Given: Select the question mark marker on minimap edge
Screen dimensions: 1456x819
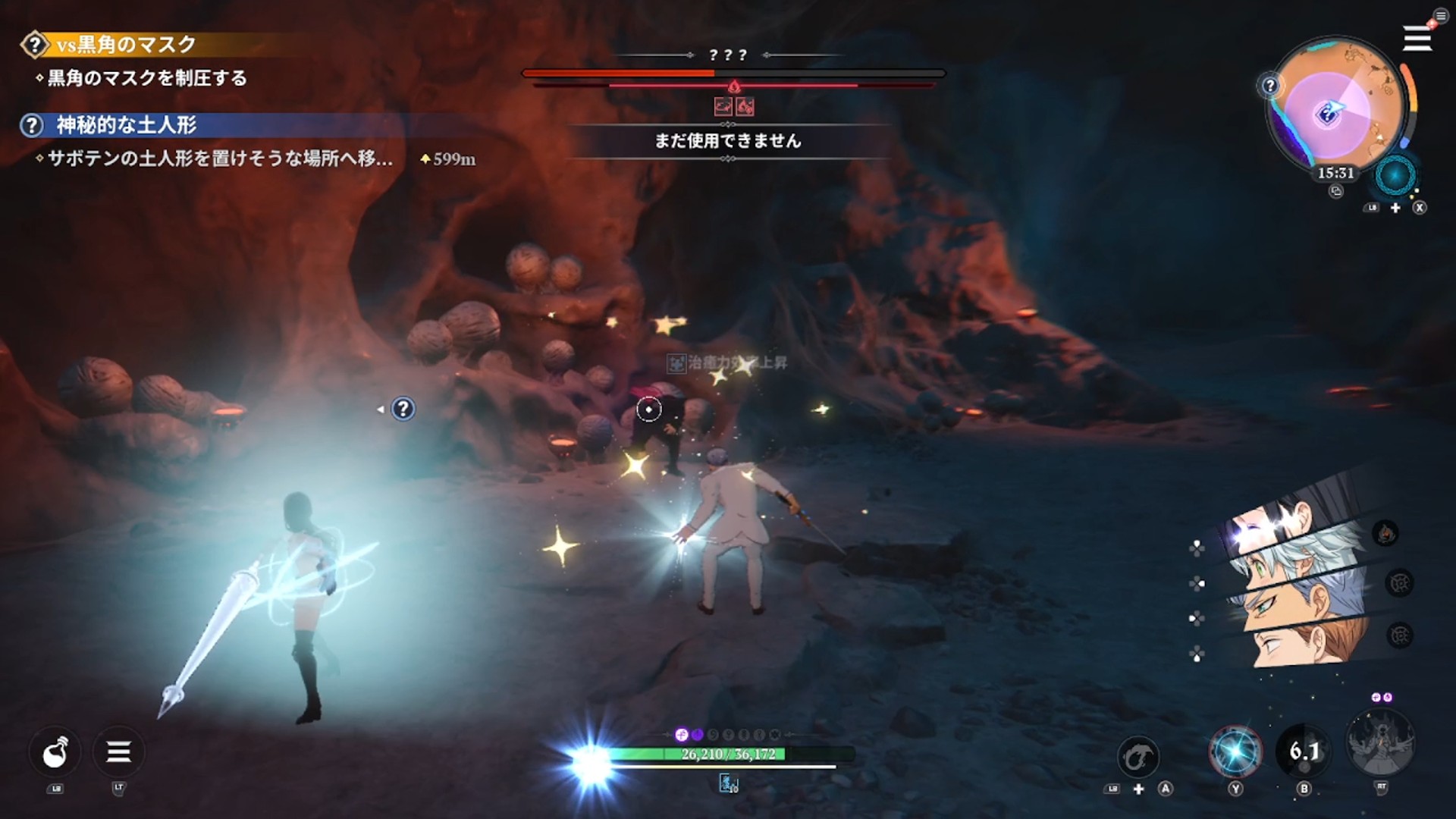Looking at the screenshot, I should tap(1270, 86).
